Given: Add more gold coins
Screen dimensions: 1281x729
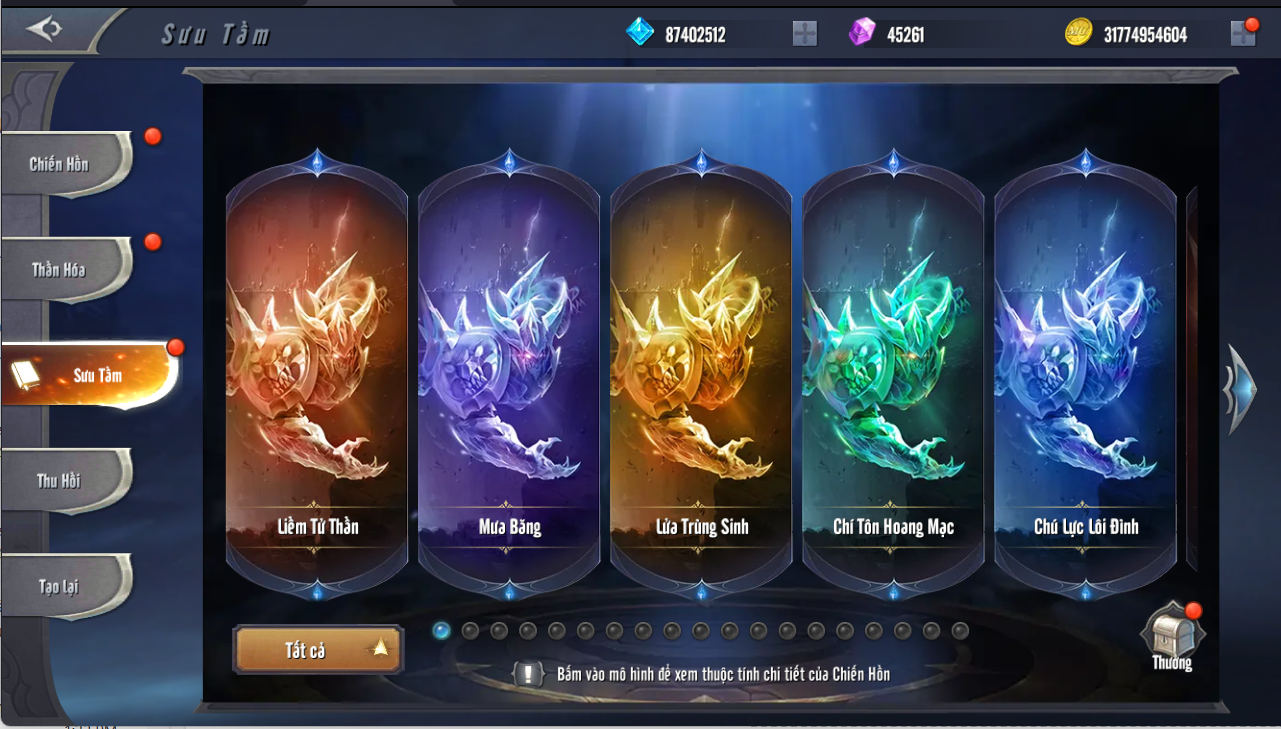Looking at the screenshot, I should click(1242, 34).
